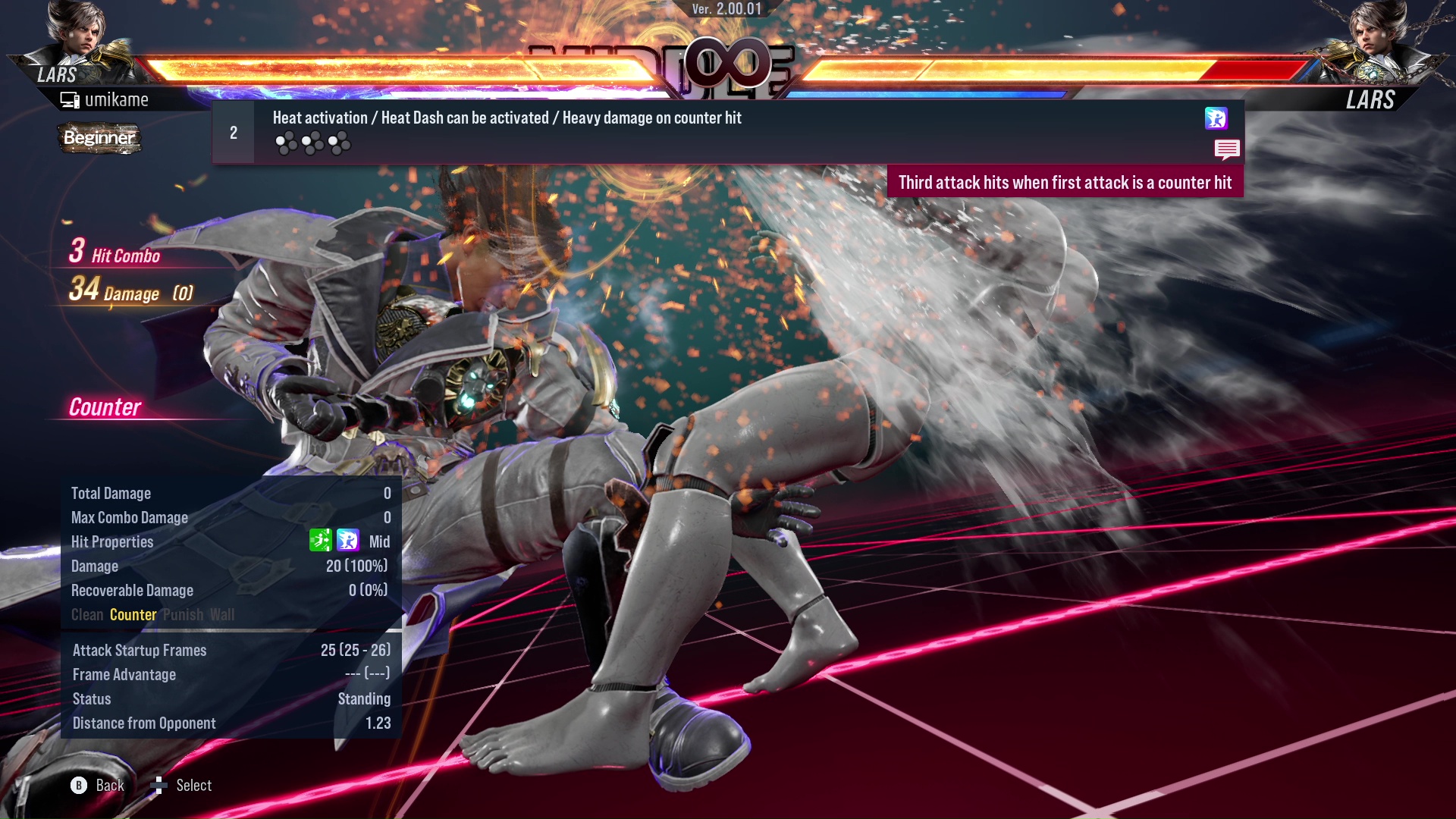Expand combo step 2 details
Image resolution: width=1456 pixels, height=819 pixels.
233,131
